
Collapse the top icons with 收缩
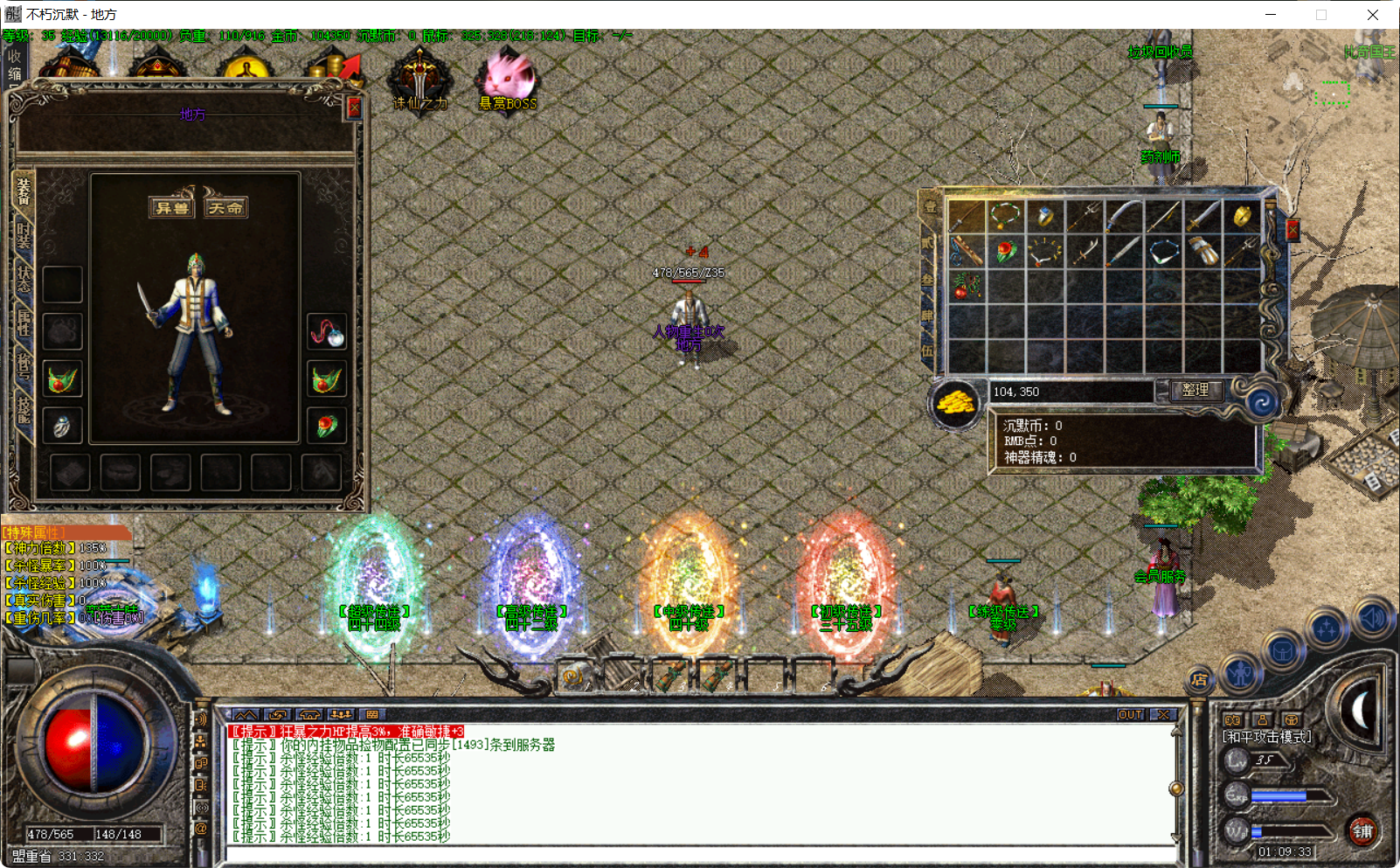click(x=14, y=65)
